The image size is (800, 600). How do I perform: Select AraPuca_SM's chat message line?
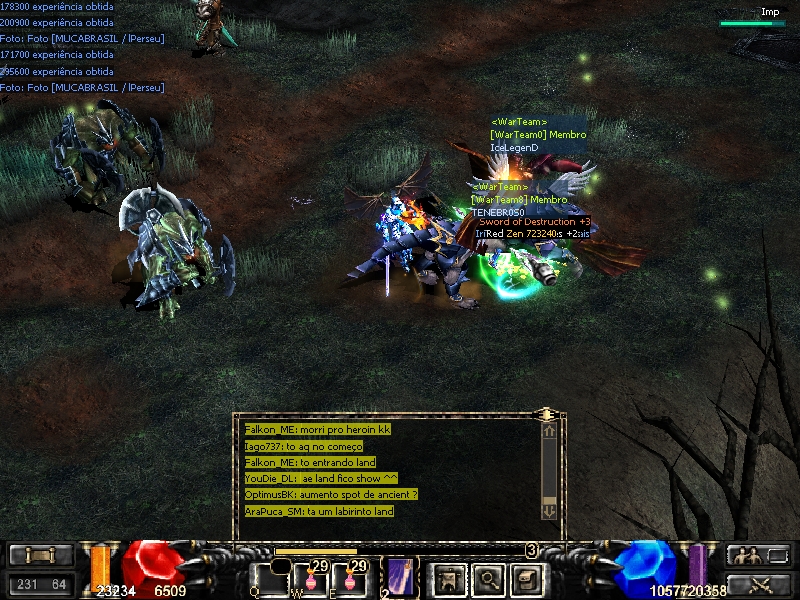click(319, 511)
